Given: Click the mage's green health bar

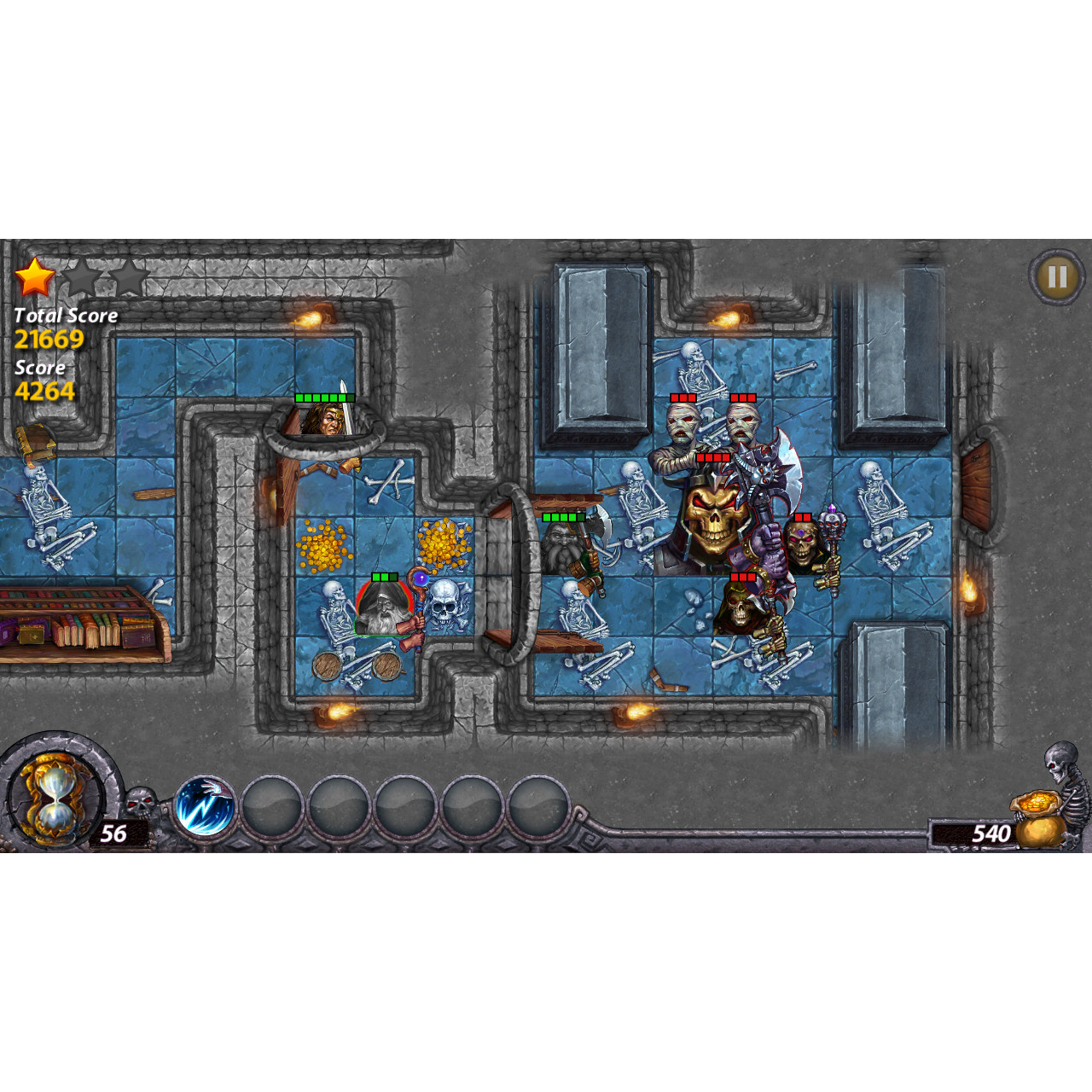Looking at the screenshot, I should tap(384, 578).
